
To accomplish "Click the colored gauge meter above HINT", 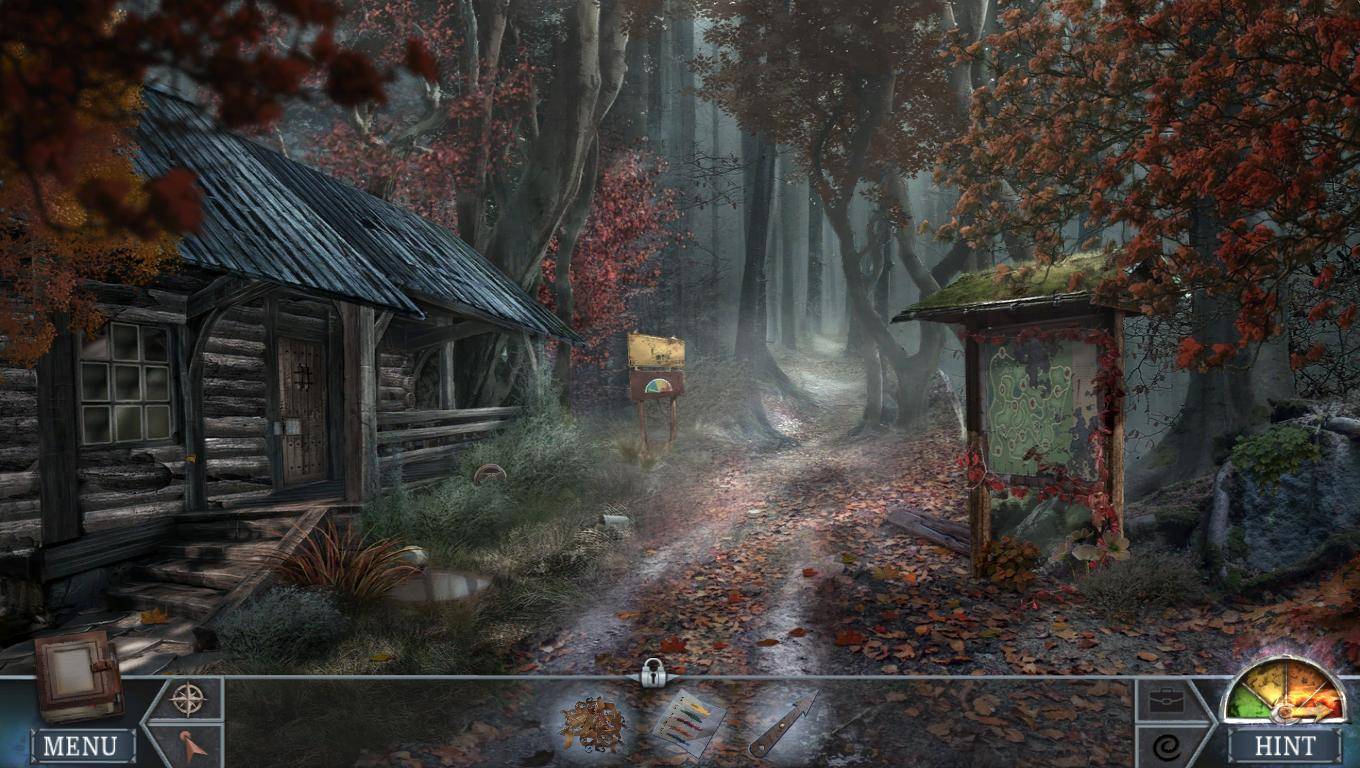I will click(x=1284, y=692).
